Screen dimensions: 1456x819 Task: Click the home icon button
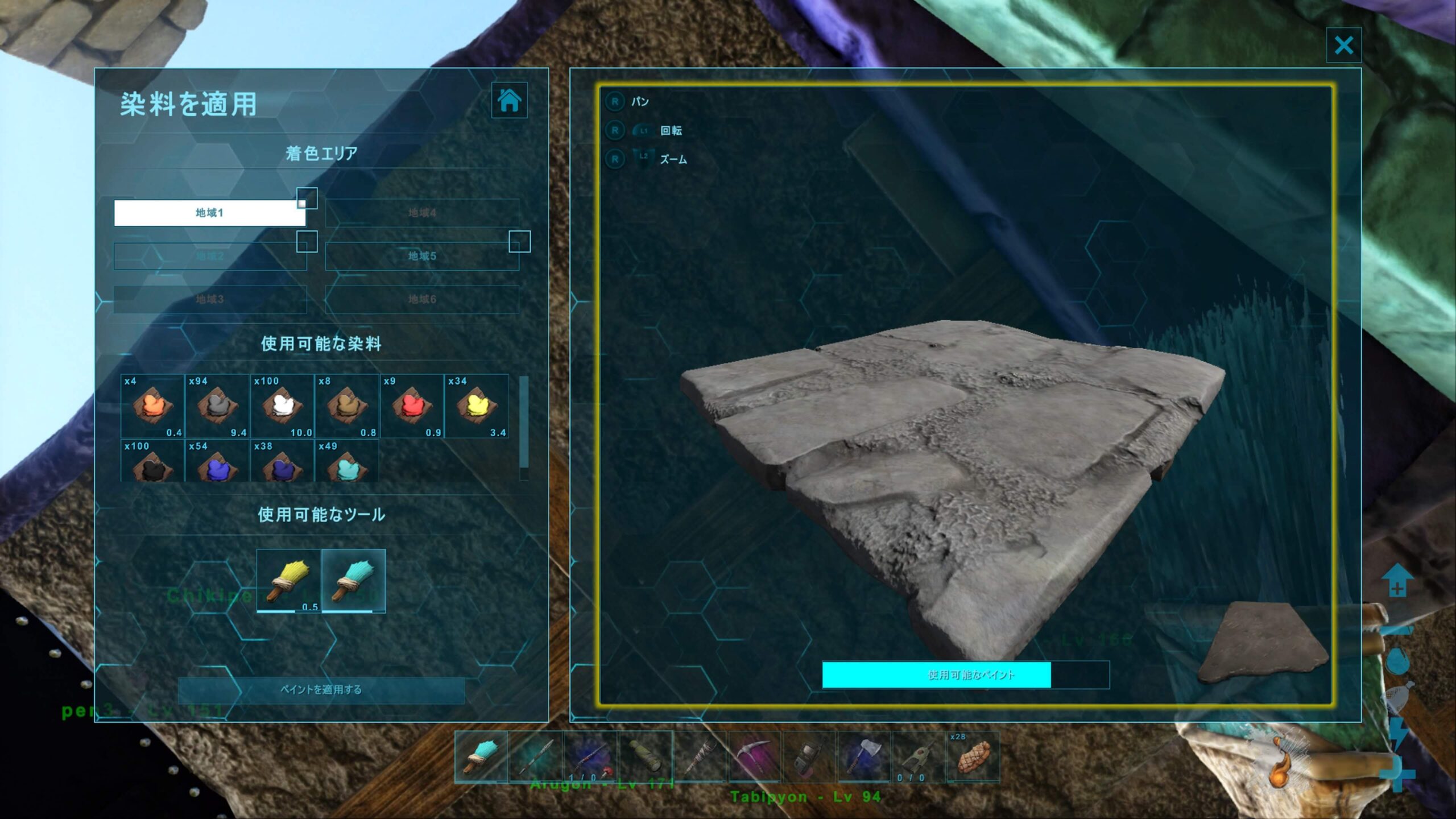509,100
